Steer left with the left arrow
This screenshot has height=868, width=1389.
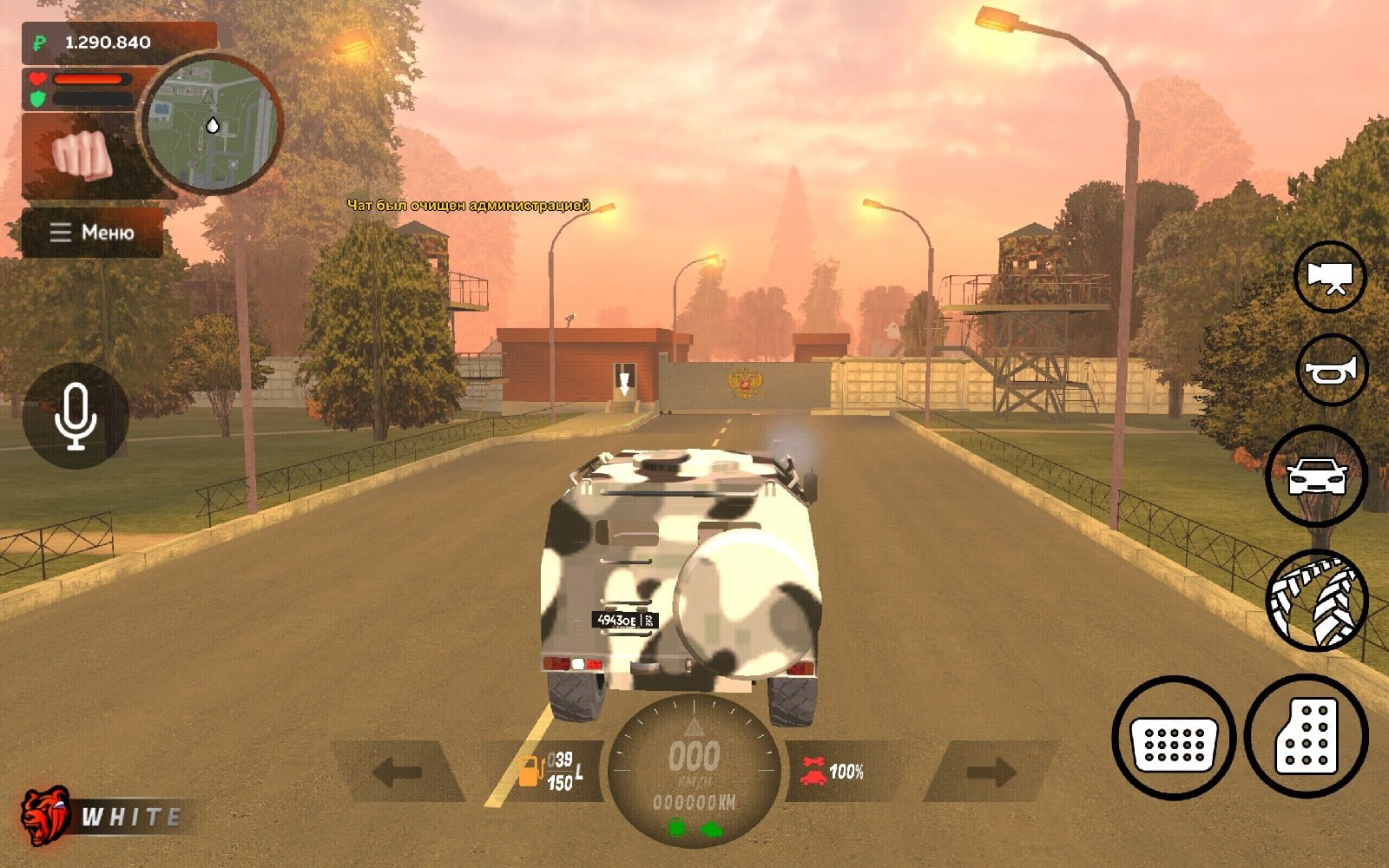[398, 771]
